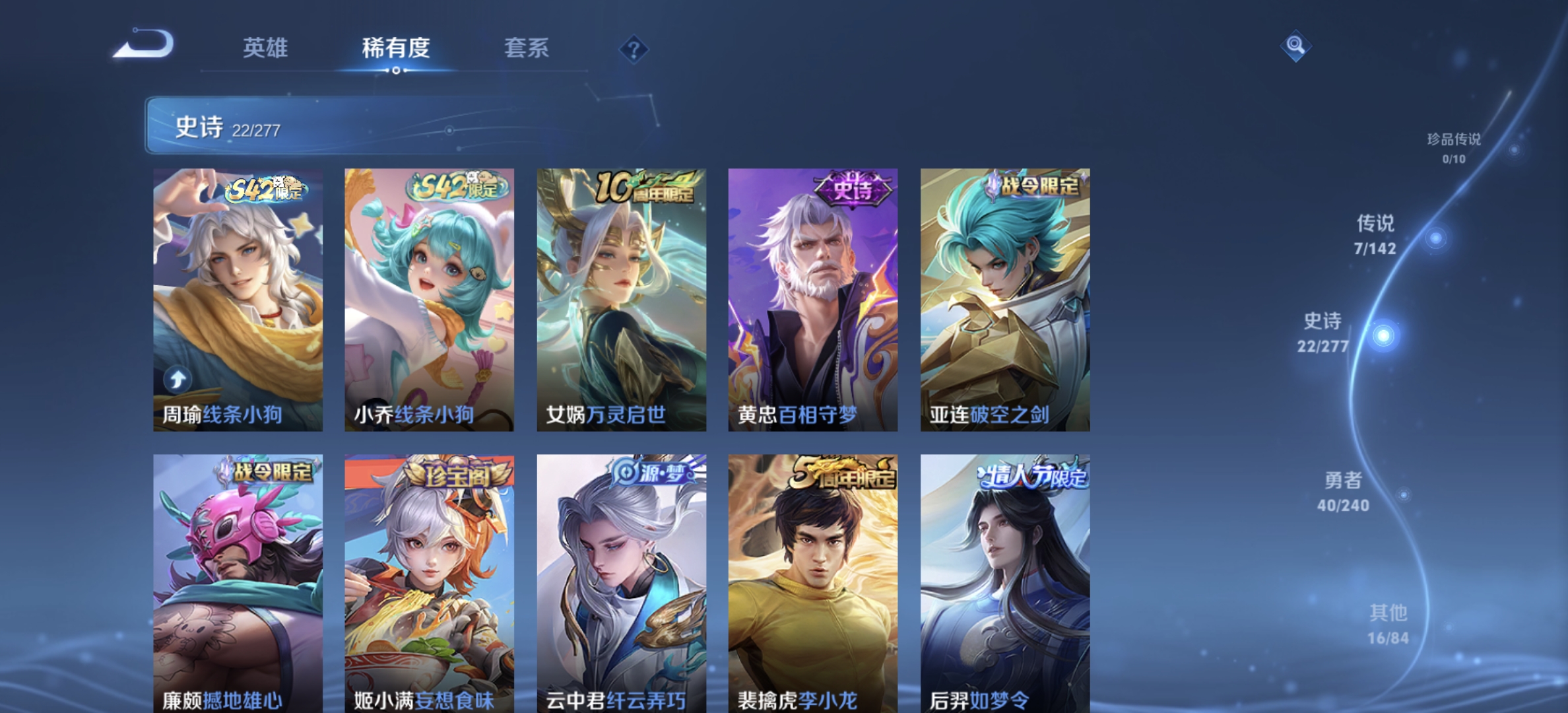The width and height of the screenshot is (1568, 713).
Task: Click the S42限定 badge on 小乔 card
Action: click(x=457, y=187)
